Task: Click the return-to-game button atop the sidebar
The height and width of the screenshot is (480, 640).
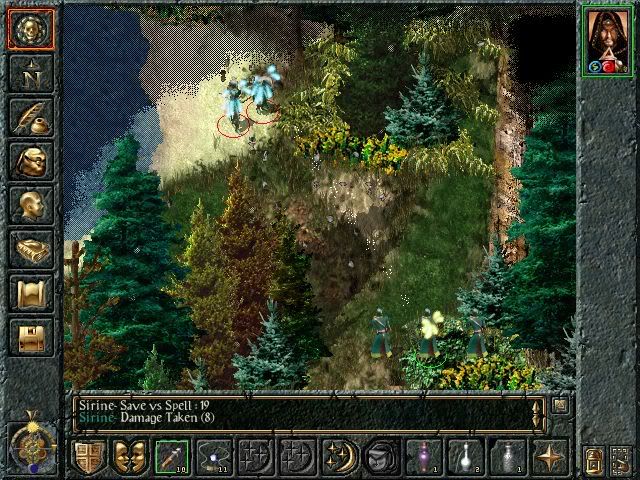Action: pyautogui.click(x=30, y=30)
